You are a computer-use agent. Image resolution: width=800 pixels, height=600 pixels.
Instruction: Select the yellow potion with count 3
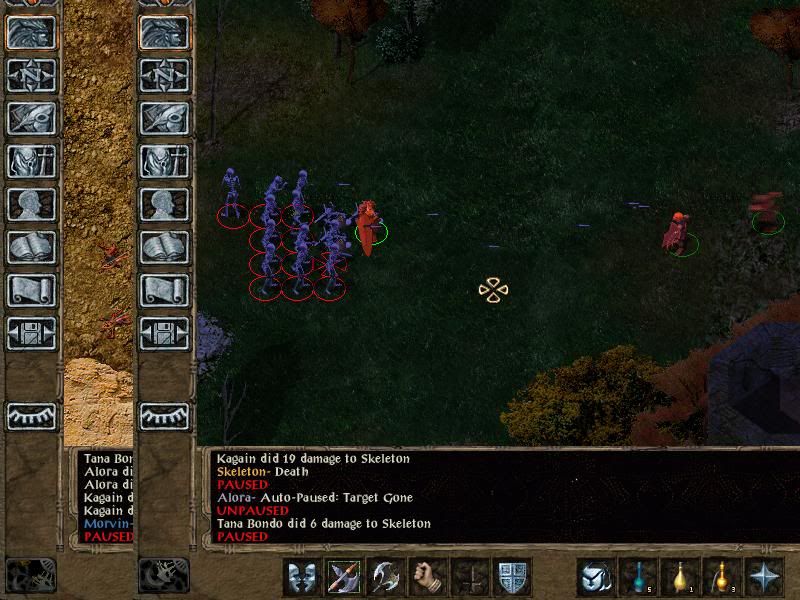tap(723, 578)
